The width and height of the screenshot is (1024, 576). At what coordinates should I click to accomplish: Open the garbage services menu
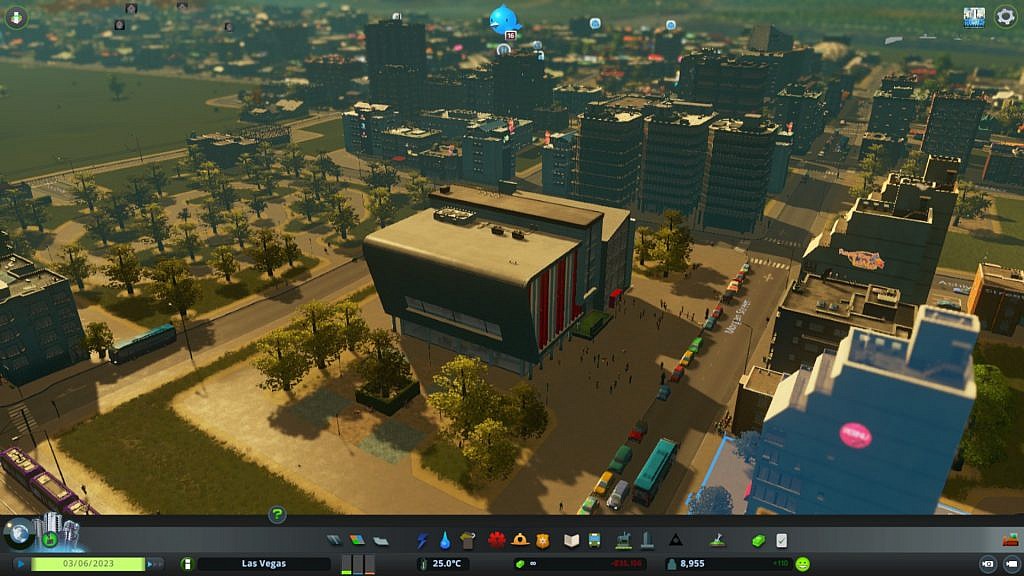click(468, 540)
